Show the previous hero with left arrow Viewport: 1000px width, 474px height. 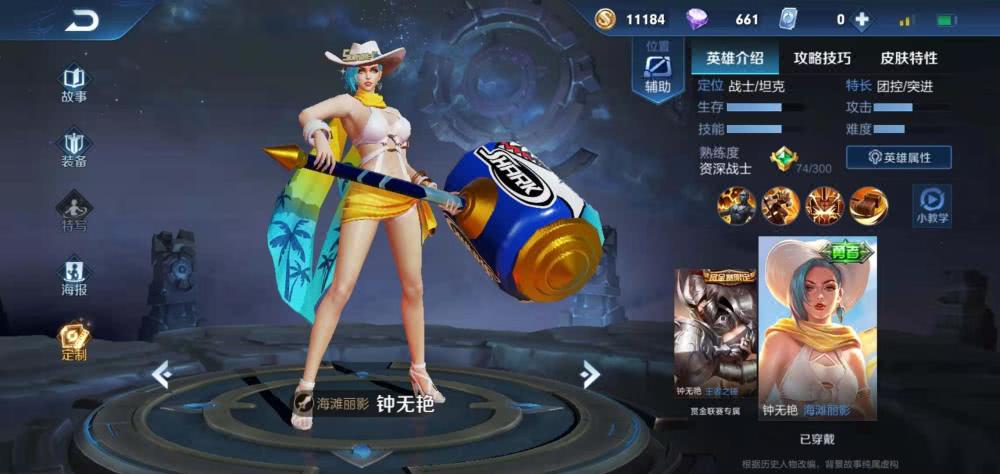click(x=161, y=374)
